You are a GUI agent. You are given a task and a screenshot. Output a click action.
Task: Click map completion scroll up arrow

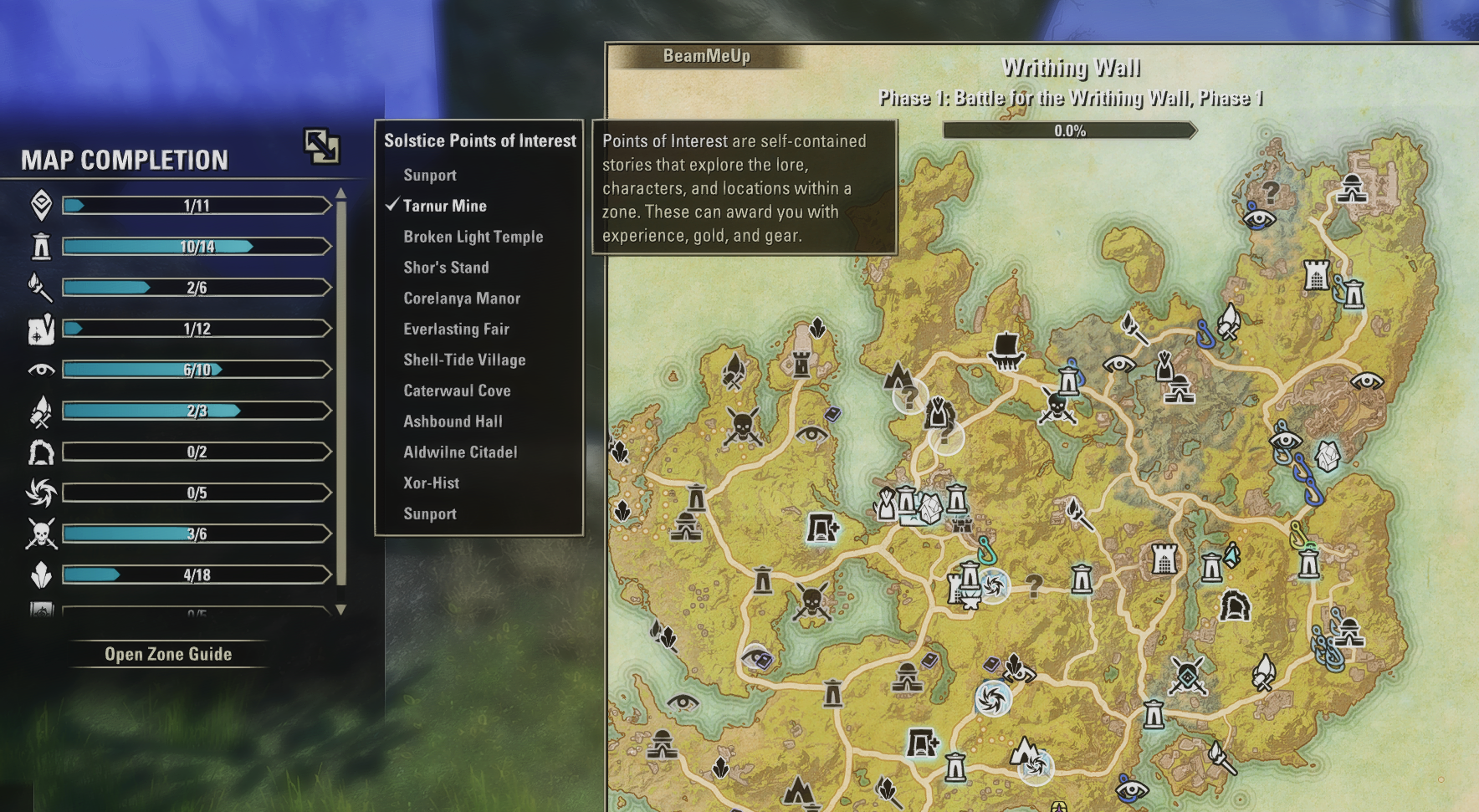pyautogui.click(x=340, y=194)
